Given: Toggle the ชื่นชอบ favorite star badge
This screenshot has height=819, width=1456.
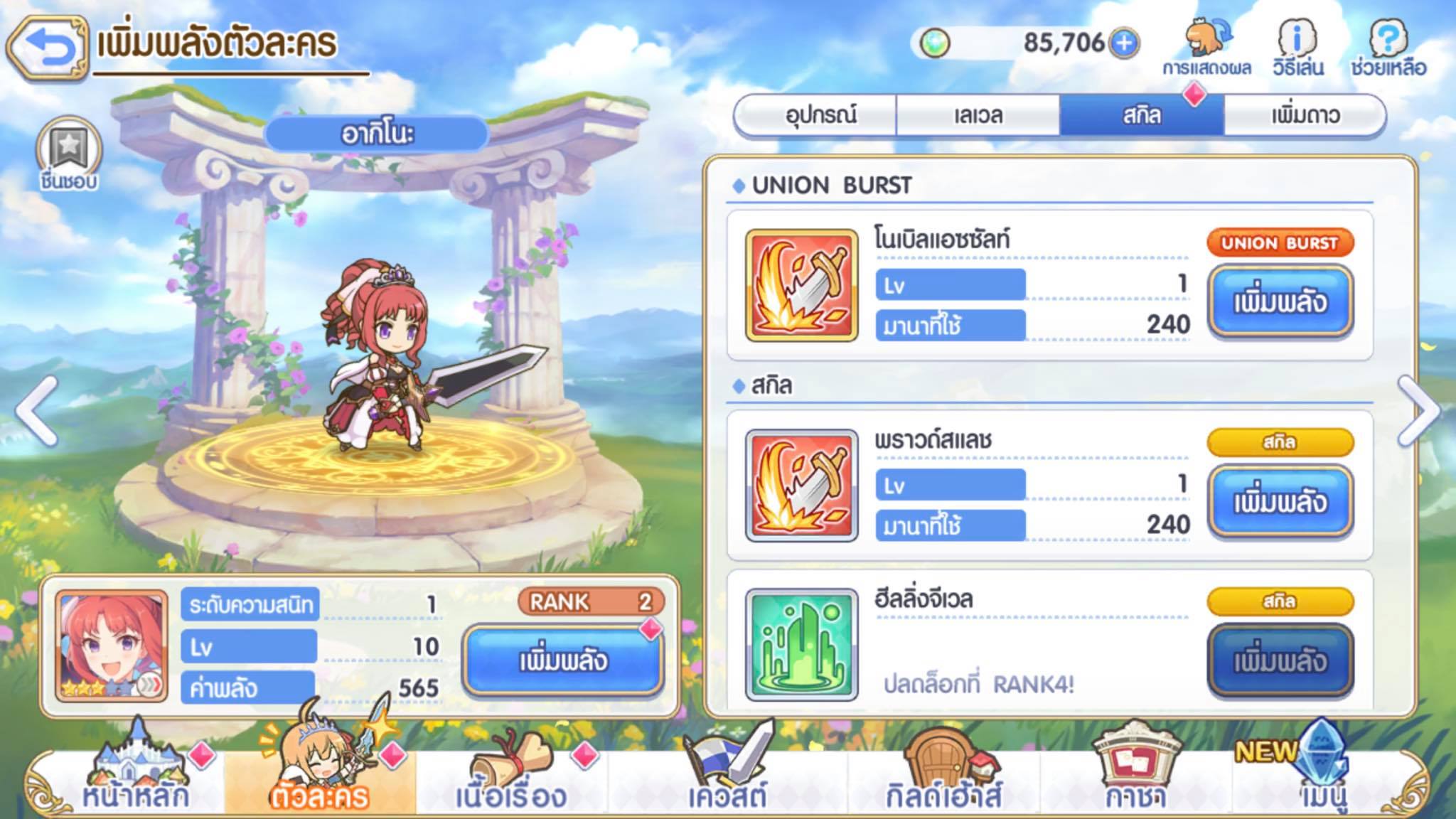Looking at the screenshot, I should click(69, 155).
